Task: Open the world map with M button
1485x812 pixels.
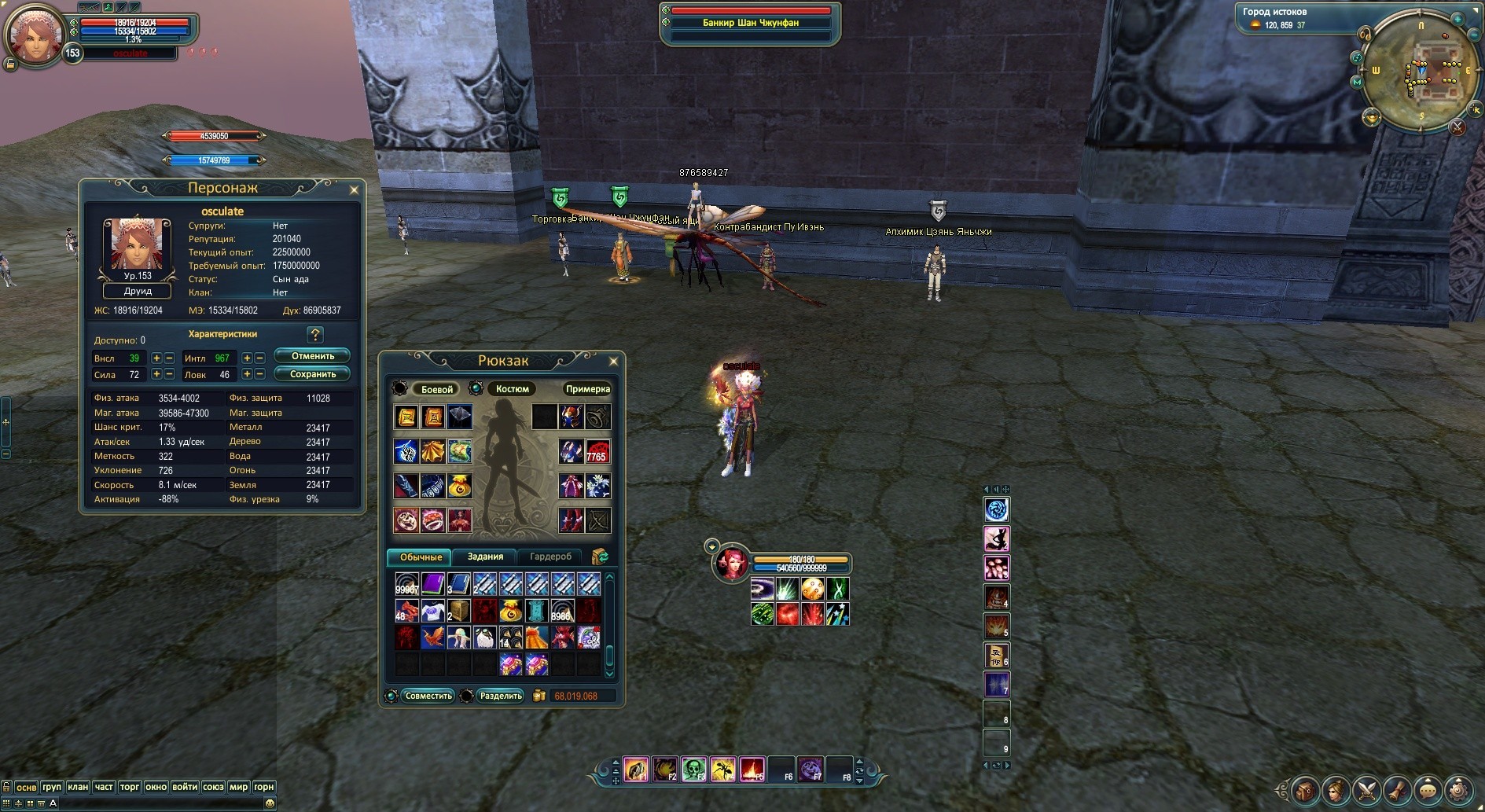Action: [1357, 82]
